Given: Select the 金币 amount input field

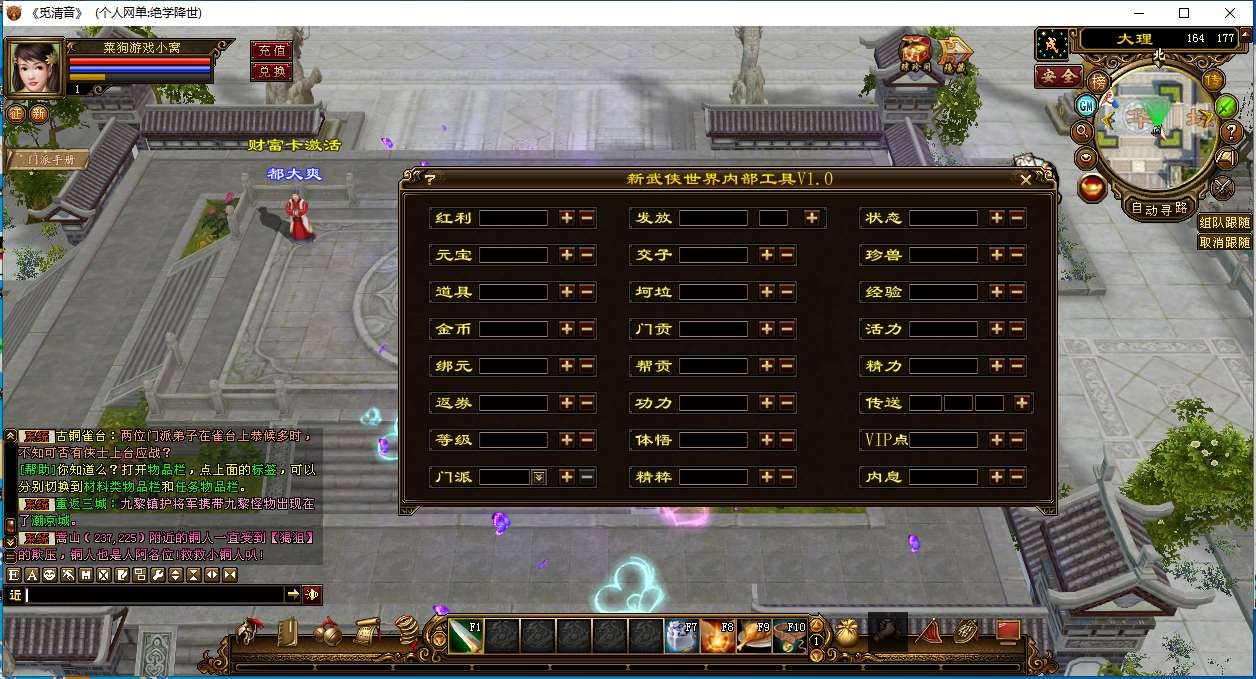Looking at the screenshot, I should click(x=513, y=329).
